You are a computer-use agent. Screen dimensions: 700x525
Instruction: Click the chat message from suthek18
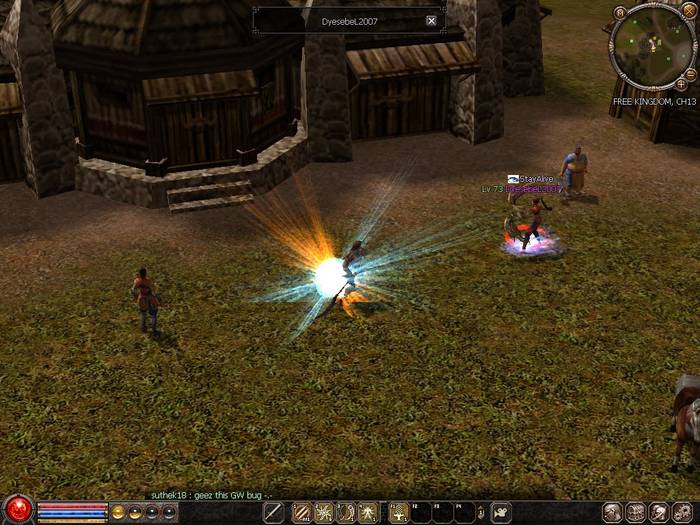(x=208, y=495)
